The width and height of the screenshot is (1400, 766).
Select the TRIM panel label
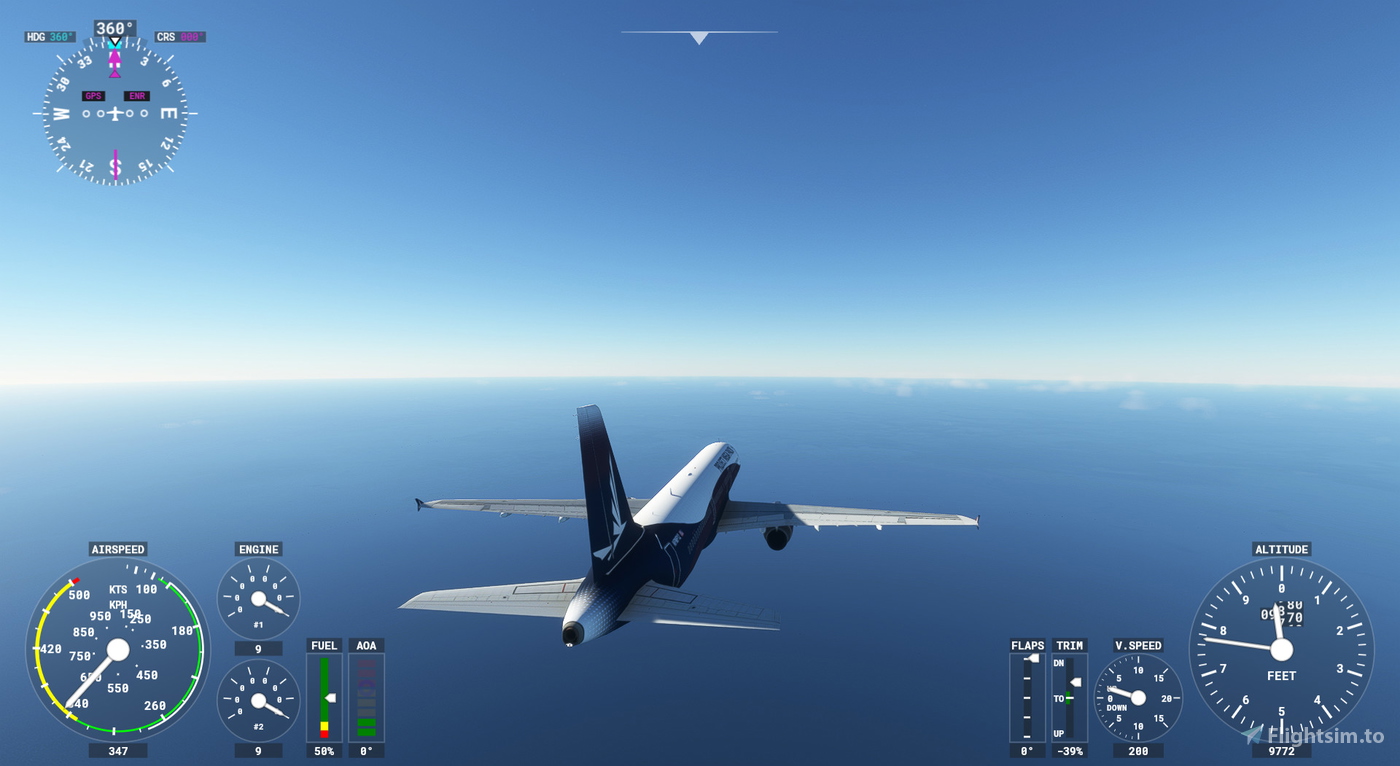pyautogui.click(x=1068, y=645)
